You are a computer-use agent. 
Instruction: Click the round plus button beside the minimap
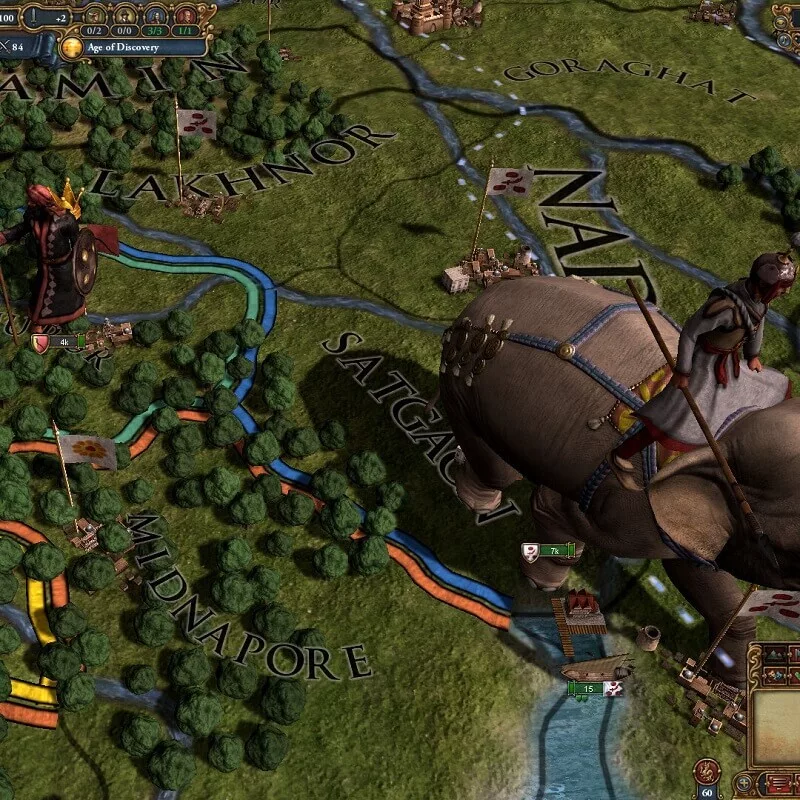tap(743, 782)
